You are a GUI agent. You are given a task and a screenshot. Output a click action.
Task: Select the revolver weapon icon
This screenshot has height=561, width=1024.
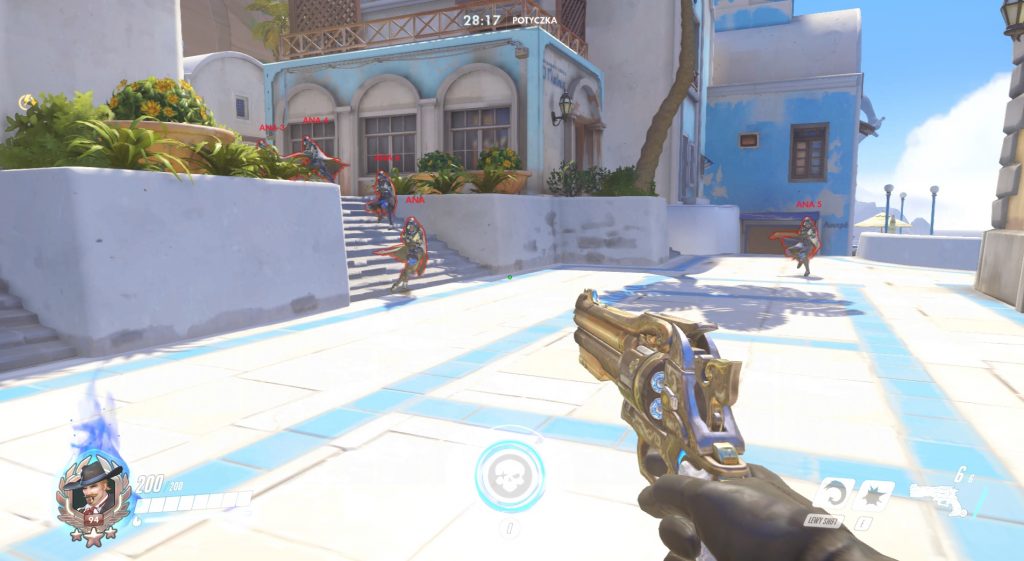[x=940, y=498]
